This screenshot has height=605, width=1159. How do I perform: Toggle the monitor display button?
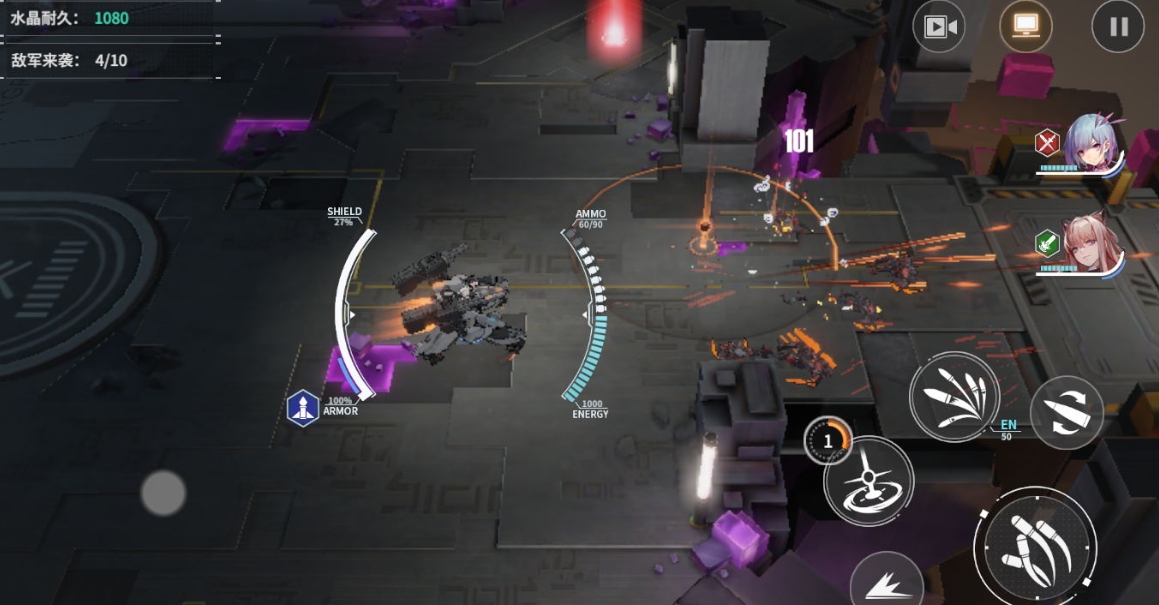click(1025, 26)
